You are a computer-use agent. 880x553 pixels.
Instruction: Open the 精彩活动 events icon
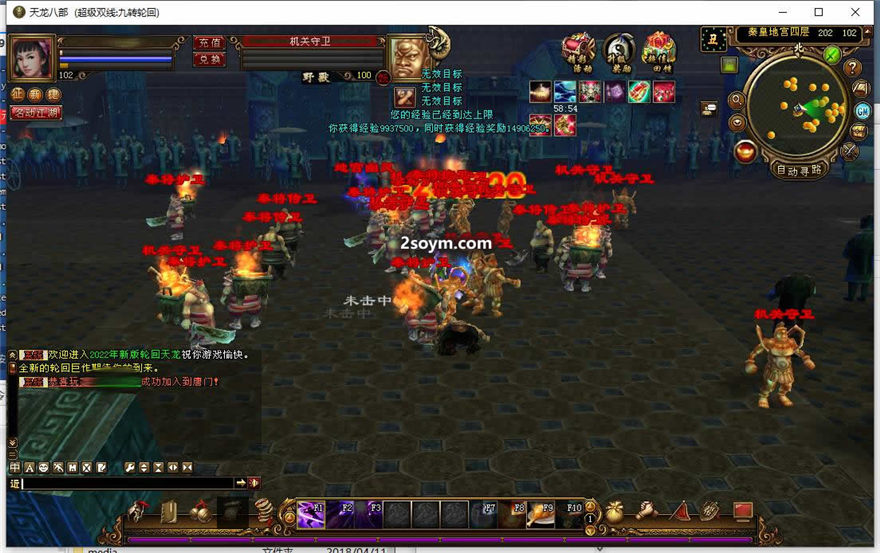pyautogui.click(x=578, y=50)
